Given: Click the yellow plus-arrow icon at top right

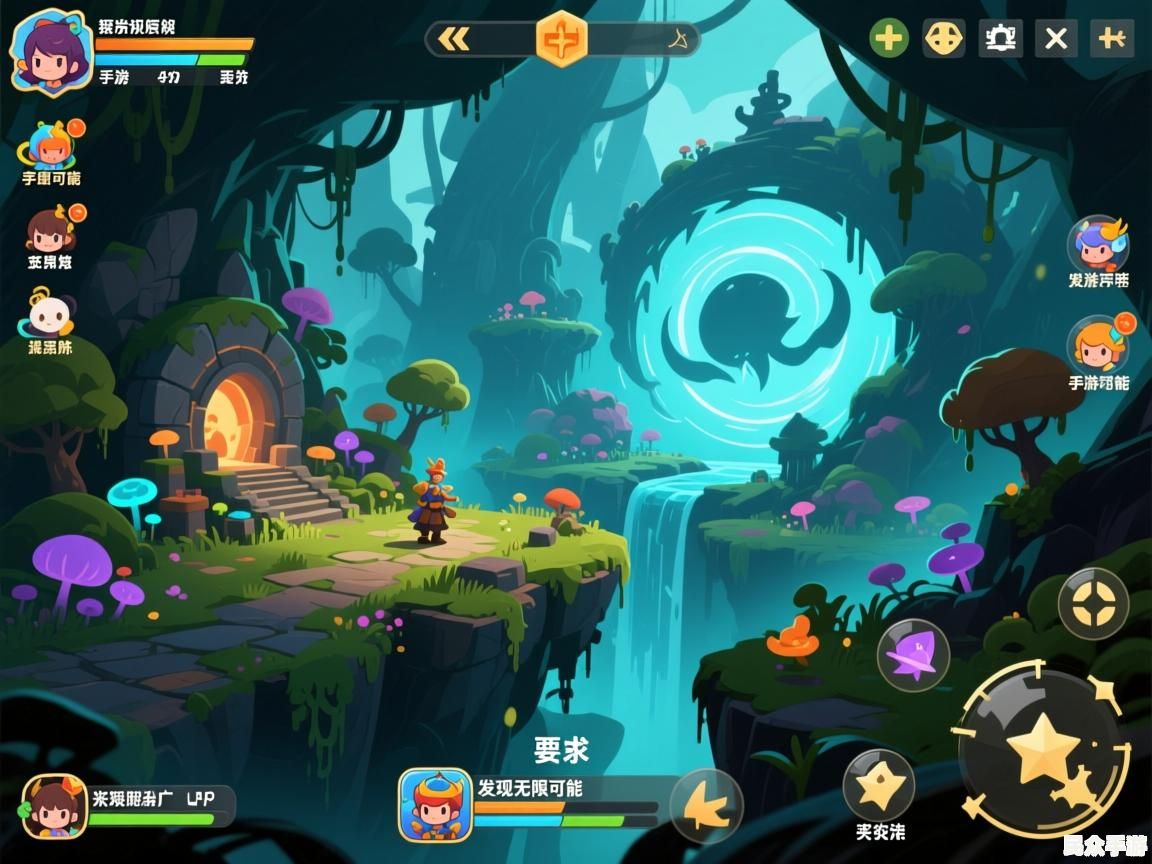Looking at the screenshot, I should pyautogui.click(x=1112, y=39).
